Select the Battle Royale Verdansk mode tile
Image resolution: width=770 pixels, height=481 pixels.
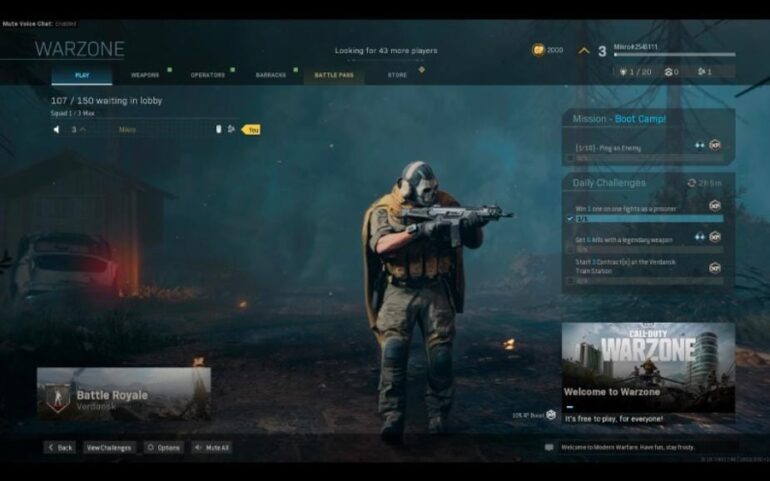(x=124, y=395)
